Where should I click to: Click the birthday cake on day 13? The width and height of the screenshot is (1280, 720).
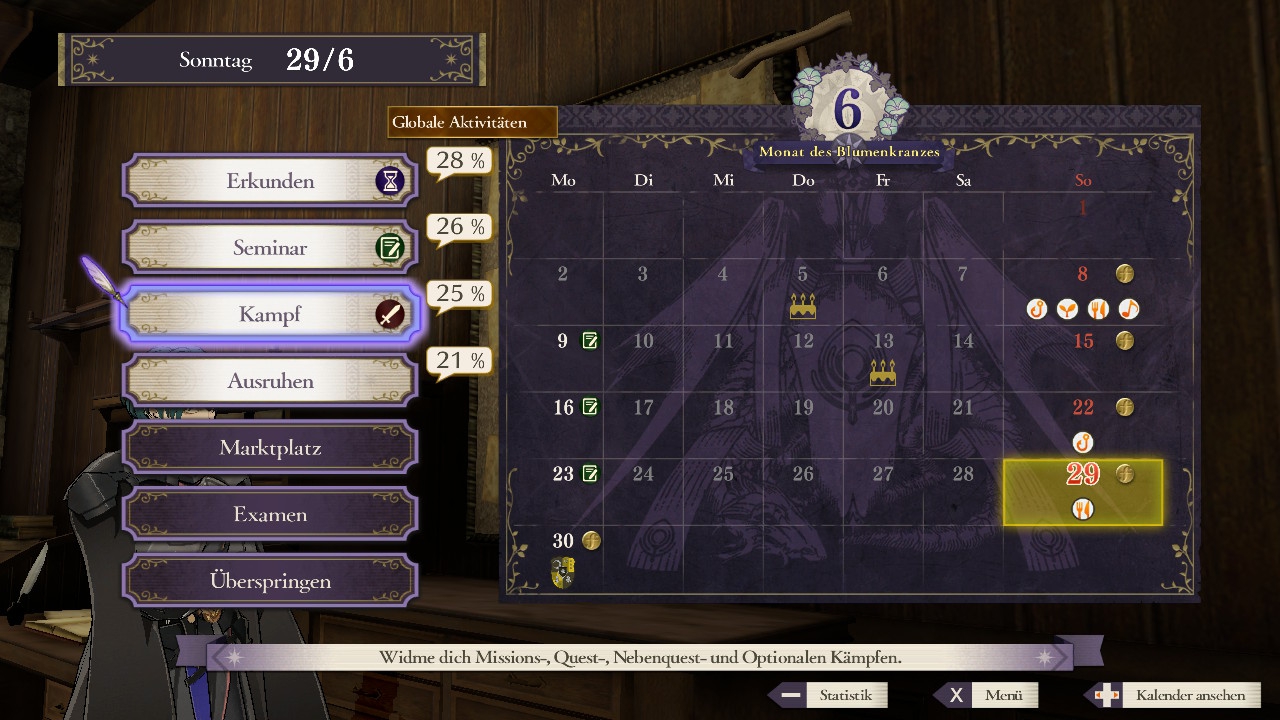[883, 374]
